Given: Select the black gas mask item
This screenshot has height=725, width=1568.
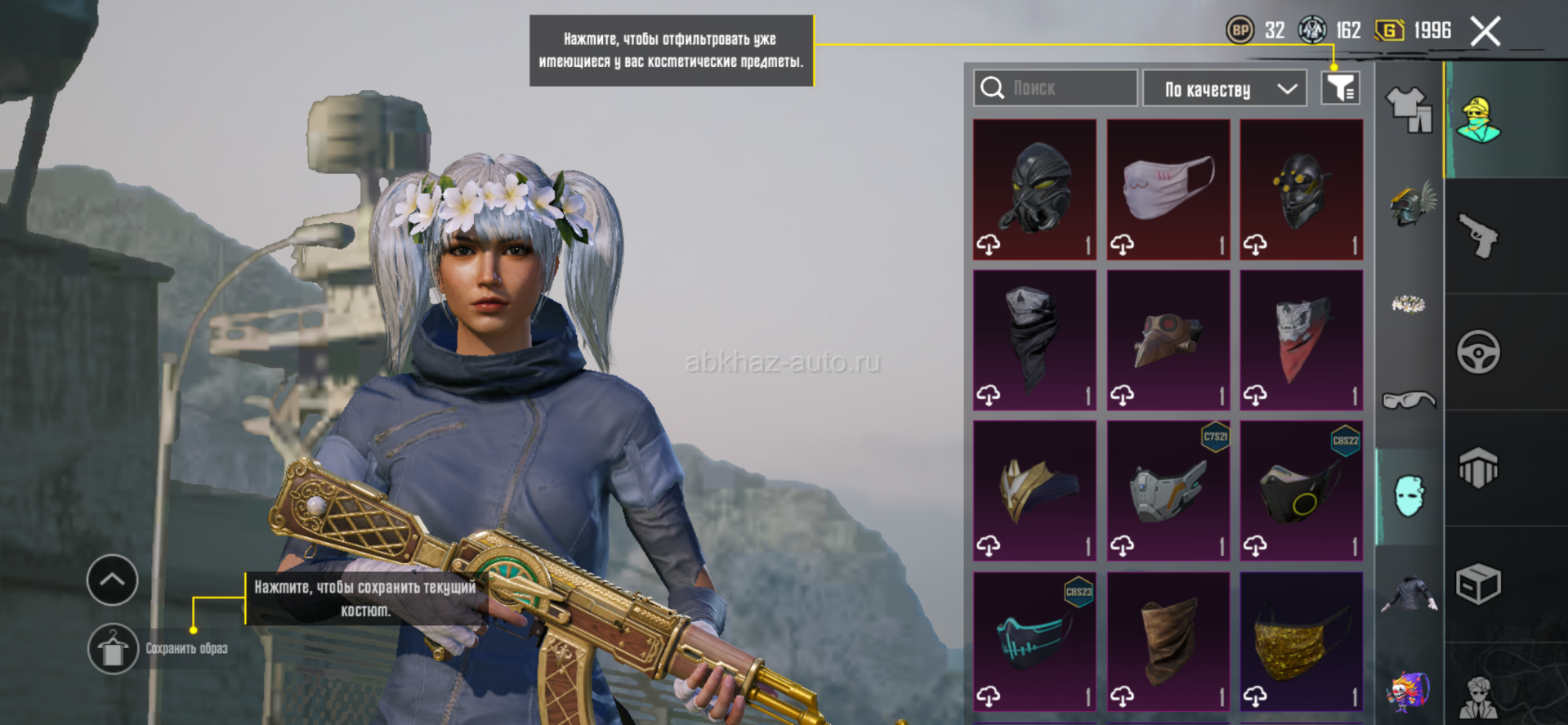Looking at the screenshot, I should click(1034, 190).
